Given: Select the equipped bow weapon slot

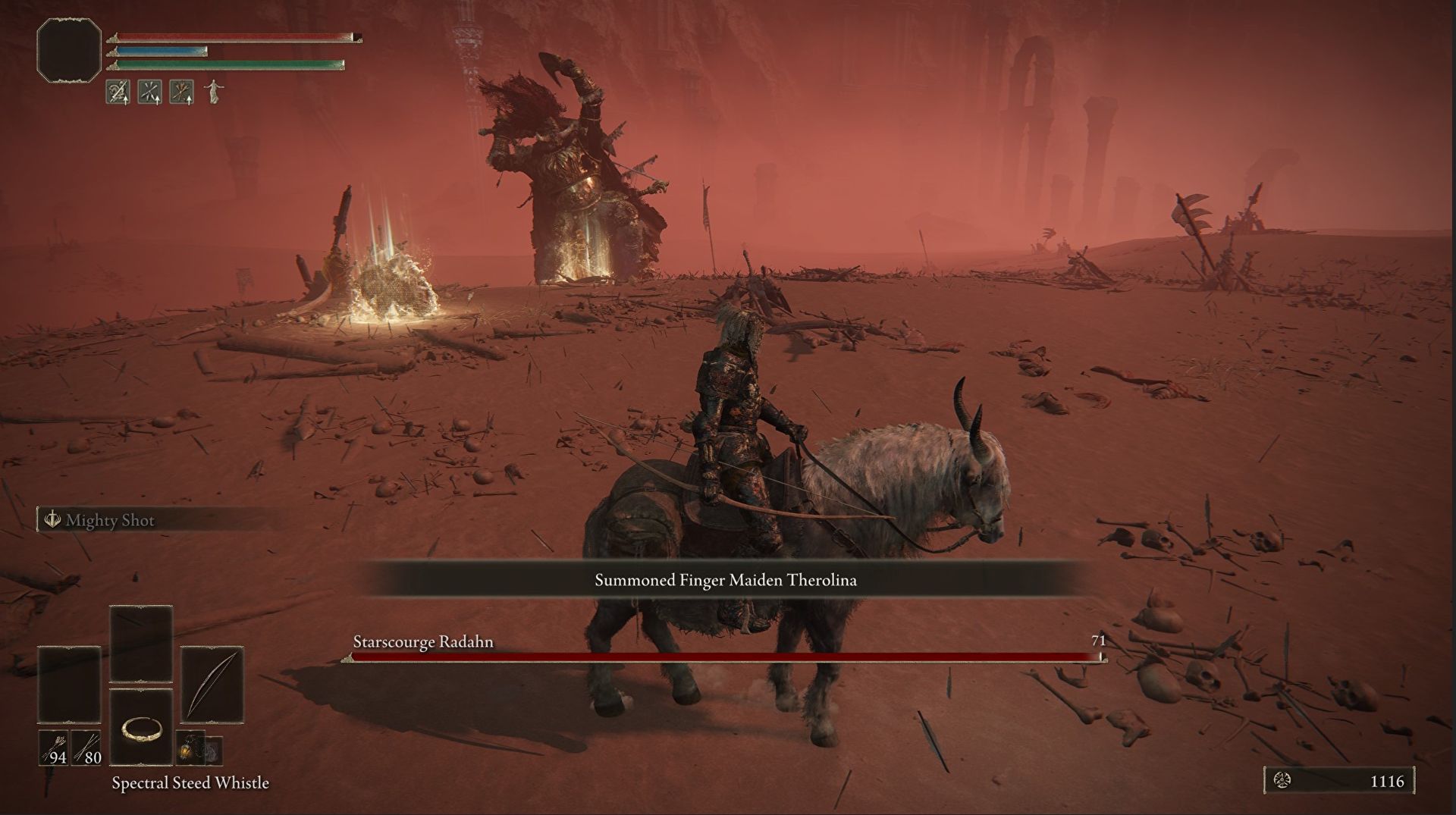Looking at the screenshot, I should click(212, 685).
